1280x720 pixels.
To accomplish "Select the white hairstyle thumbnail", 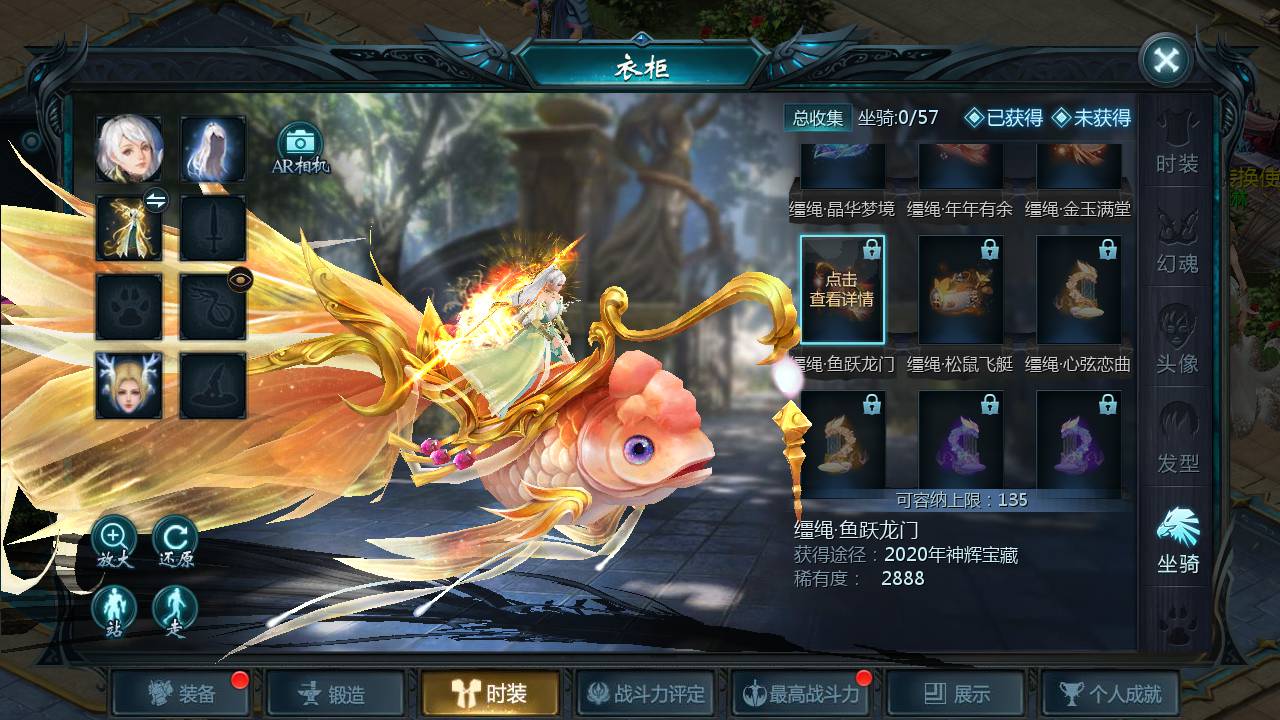I will pyautogui.click(x=212, y=148).
